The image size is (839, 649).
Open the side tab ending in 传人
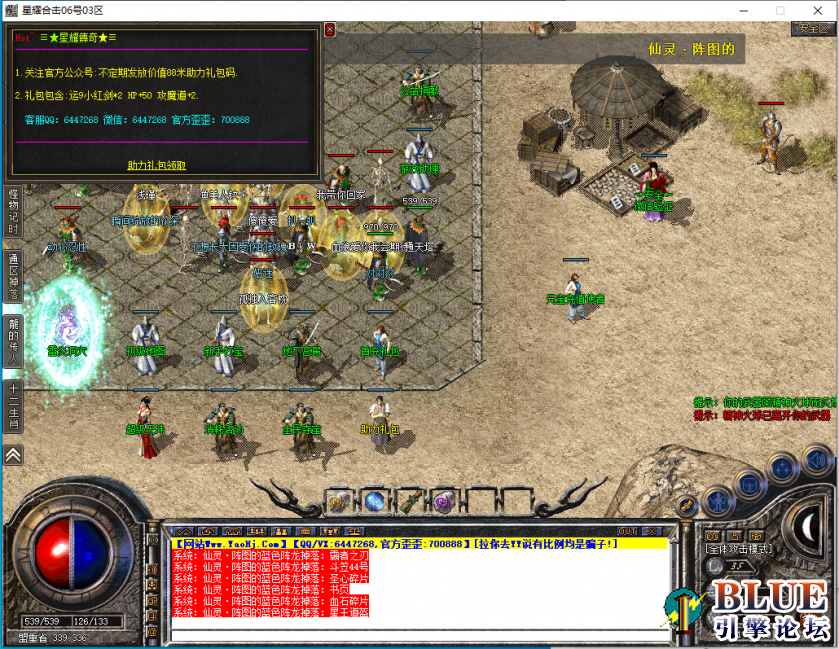coord(13,340)
